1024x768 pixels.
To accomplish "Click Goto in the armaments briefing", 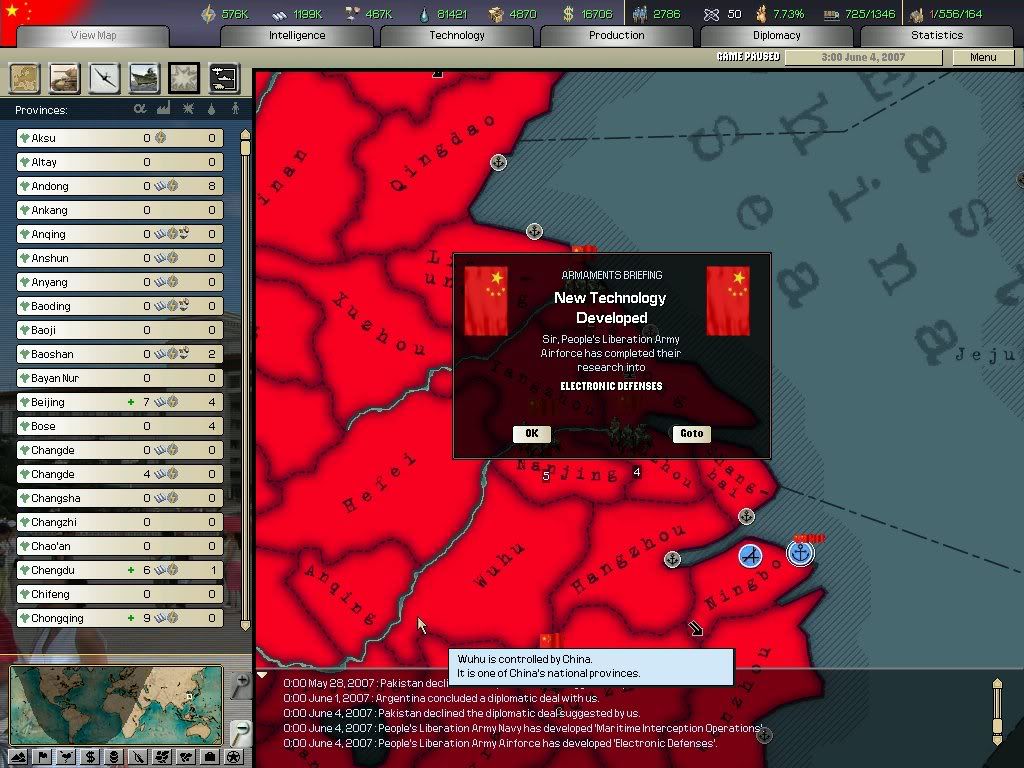I will click(691, 434).
